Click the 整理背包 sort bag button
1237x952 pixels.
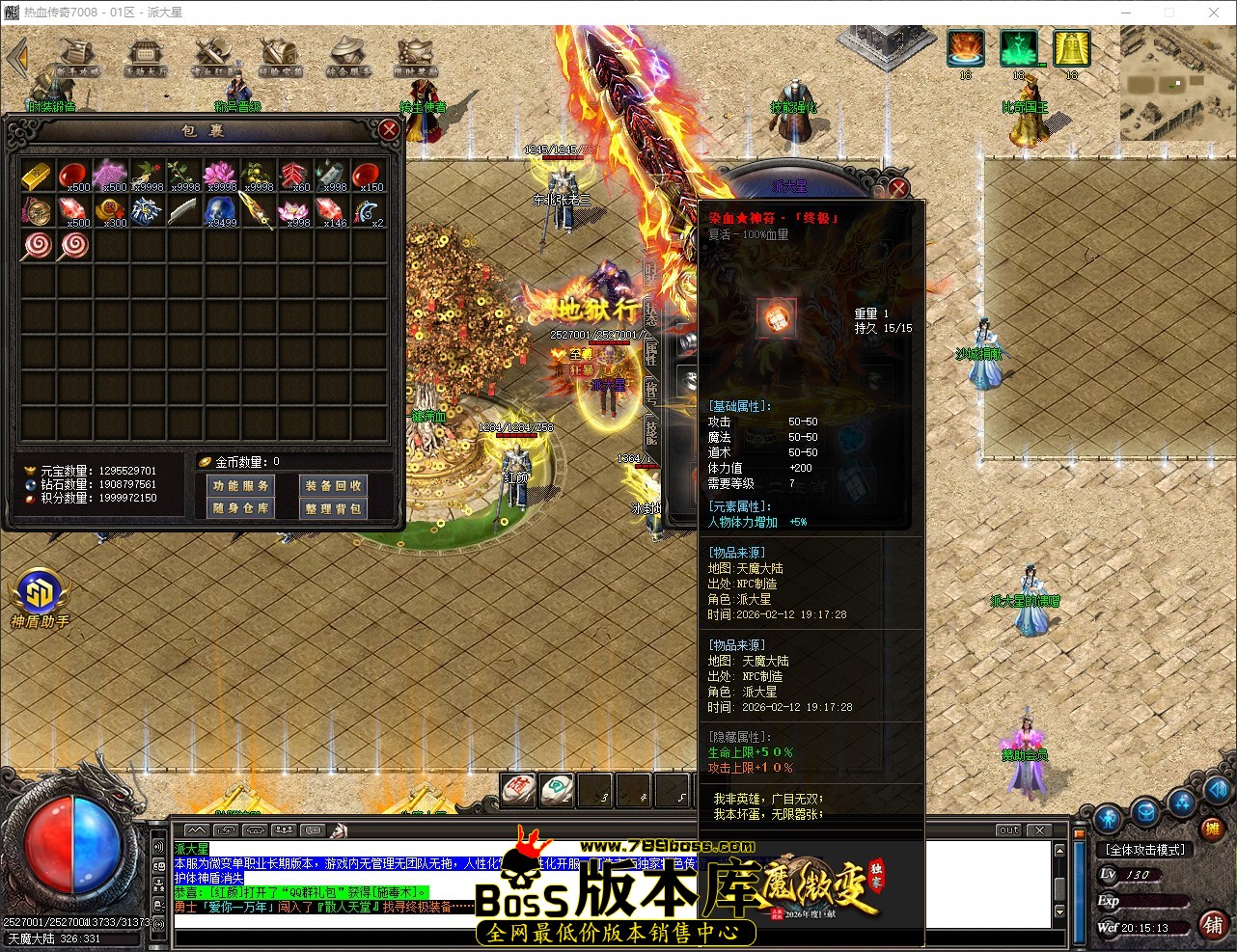(x=332, y=506)
